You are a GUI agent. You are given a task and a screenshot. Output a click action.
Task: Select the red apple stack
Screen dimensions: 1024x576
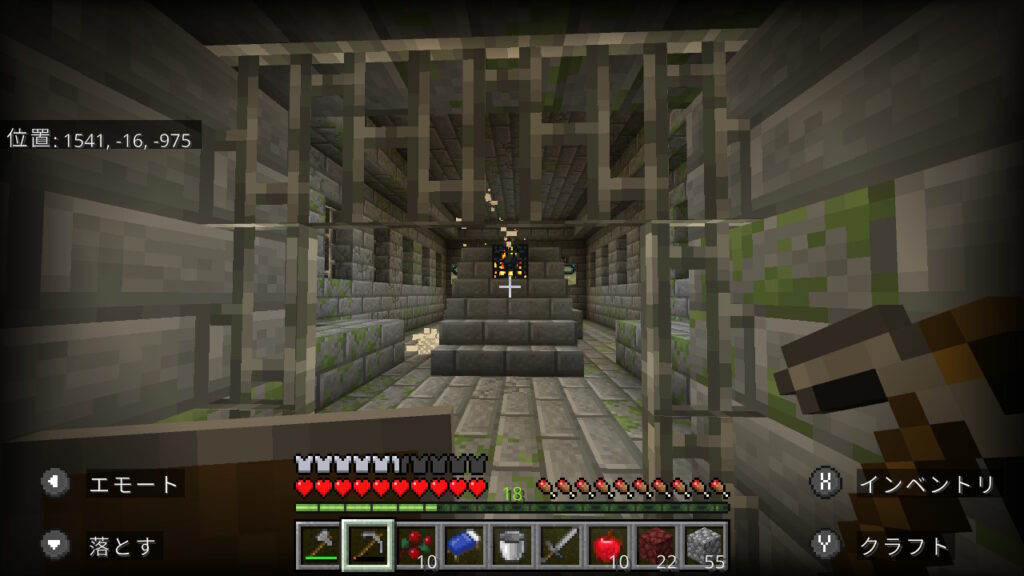click(608, 546)
